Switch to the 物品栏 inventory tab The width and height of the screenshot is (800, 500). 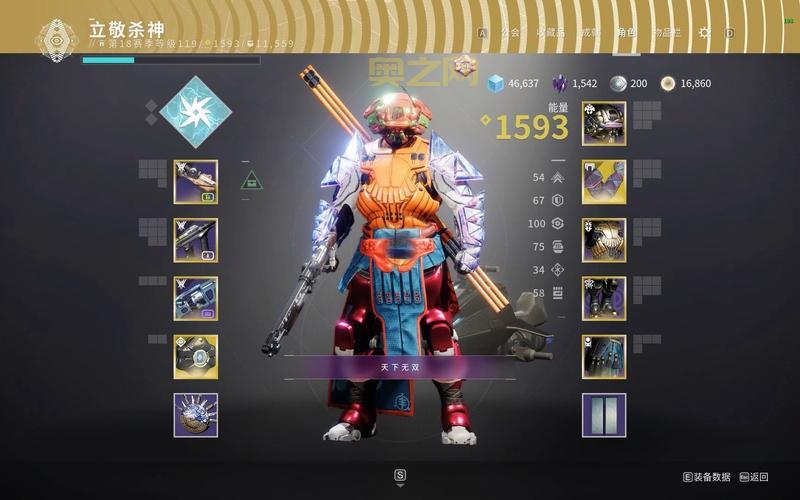[x=666, y=32]
